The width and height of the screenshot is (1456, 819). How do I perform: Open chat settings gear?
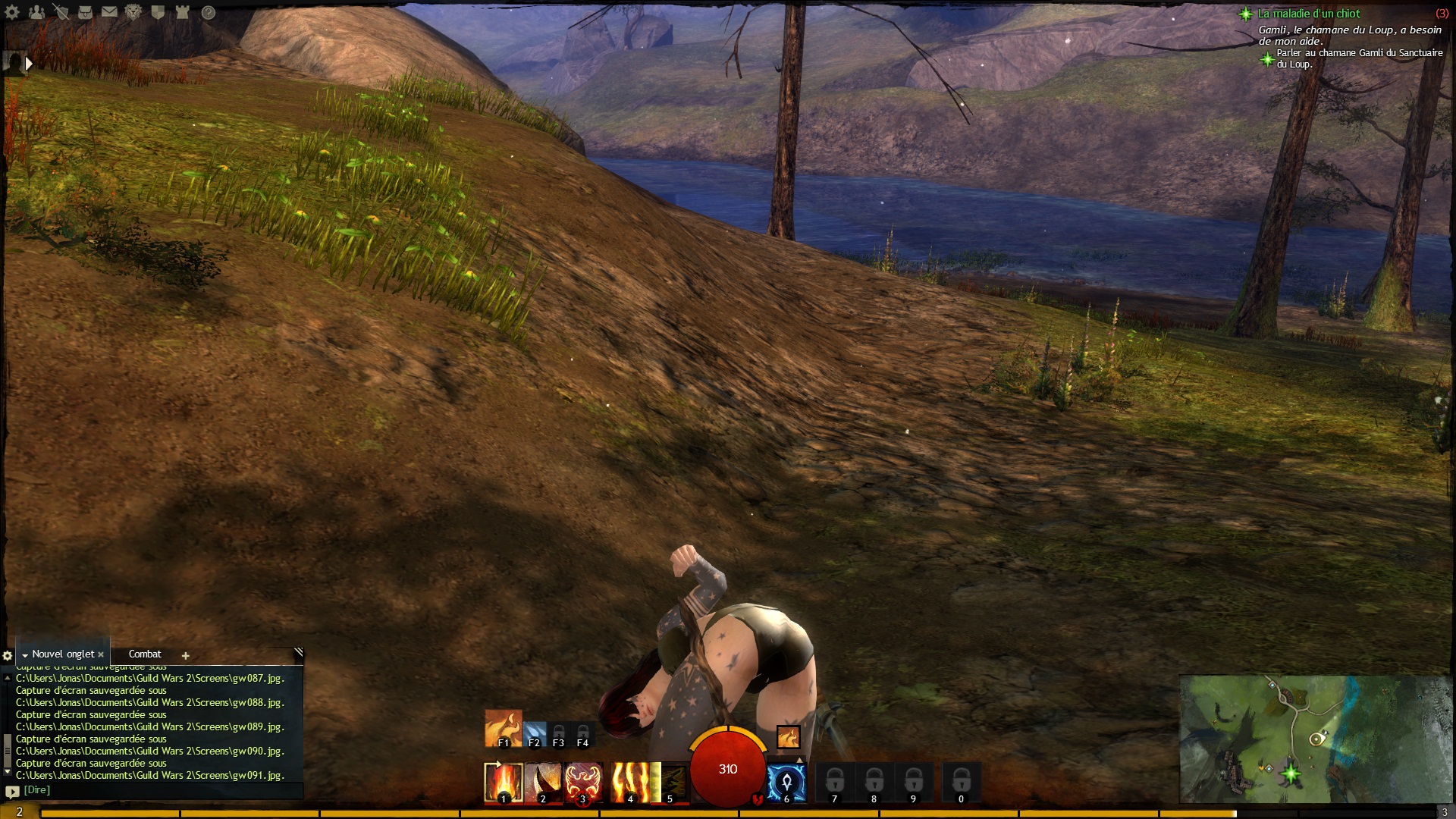[8, 655]
